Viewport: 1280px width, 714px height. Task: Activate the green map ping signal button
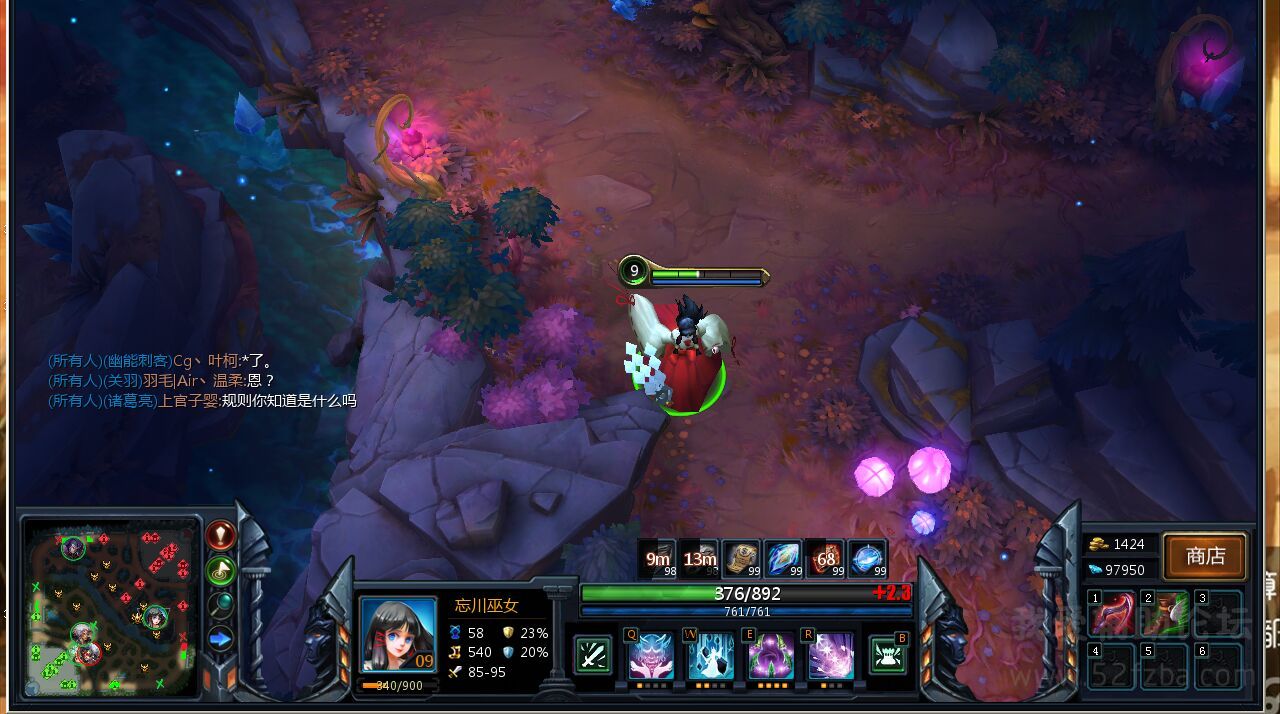[x=220, y=570]
